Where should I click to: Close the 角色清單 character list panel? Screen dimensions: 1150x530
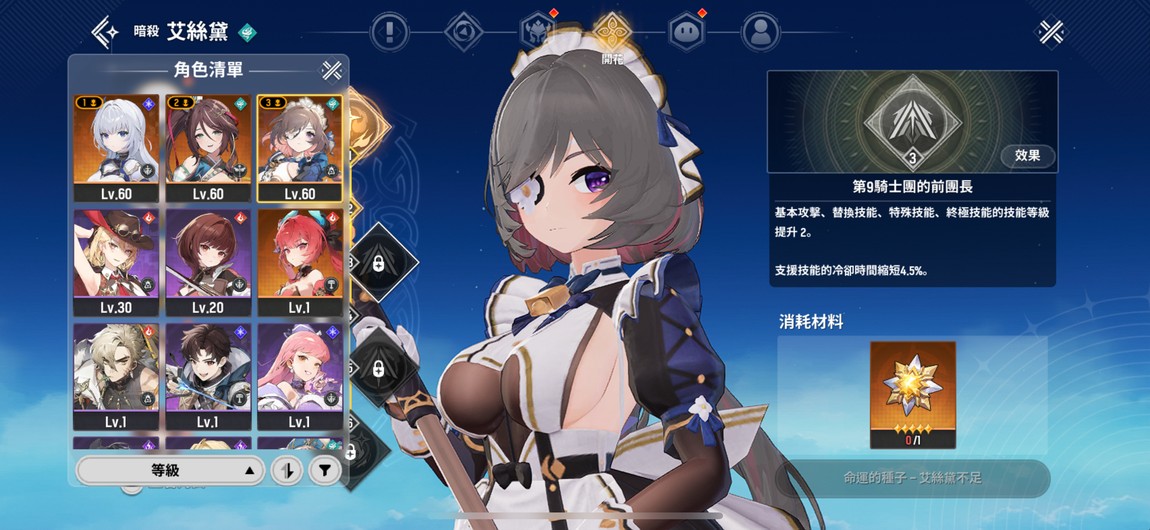pyautogui.click(x=331, y=70)
